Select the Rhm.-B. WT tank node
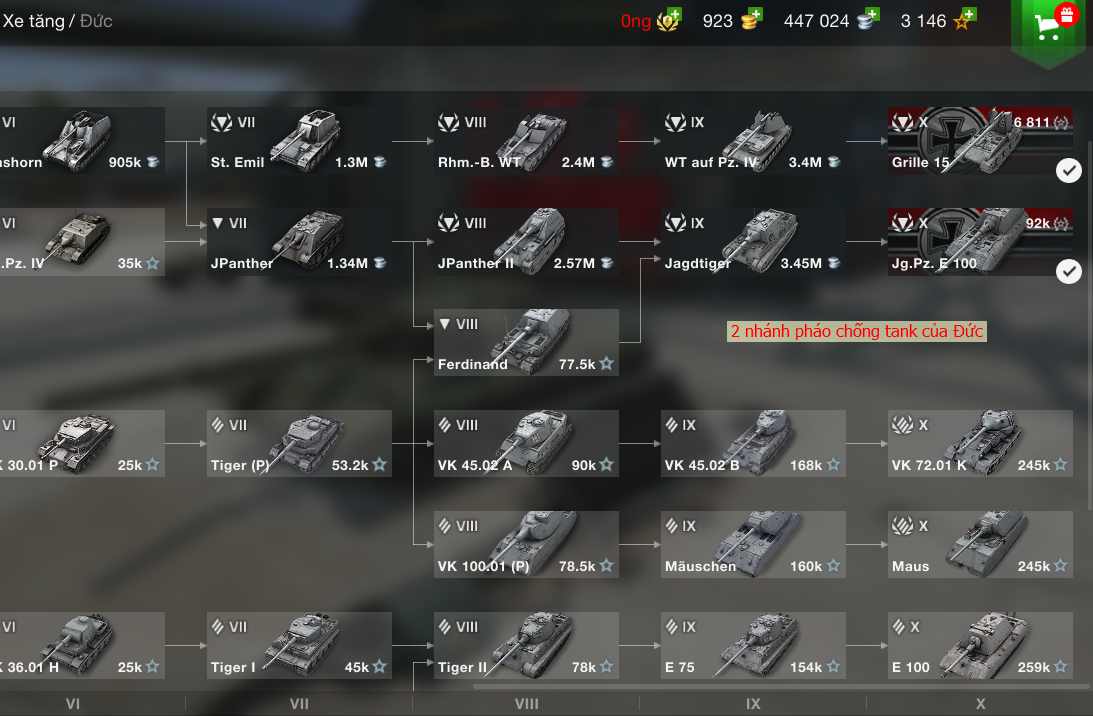Image resolution: width=1093 pixels, height=716 pixels. pyautogui.click(x=526, y=141)
